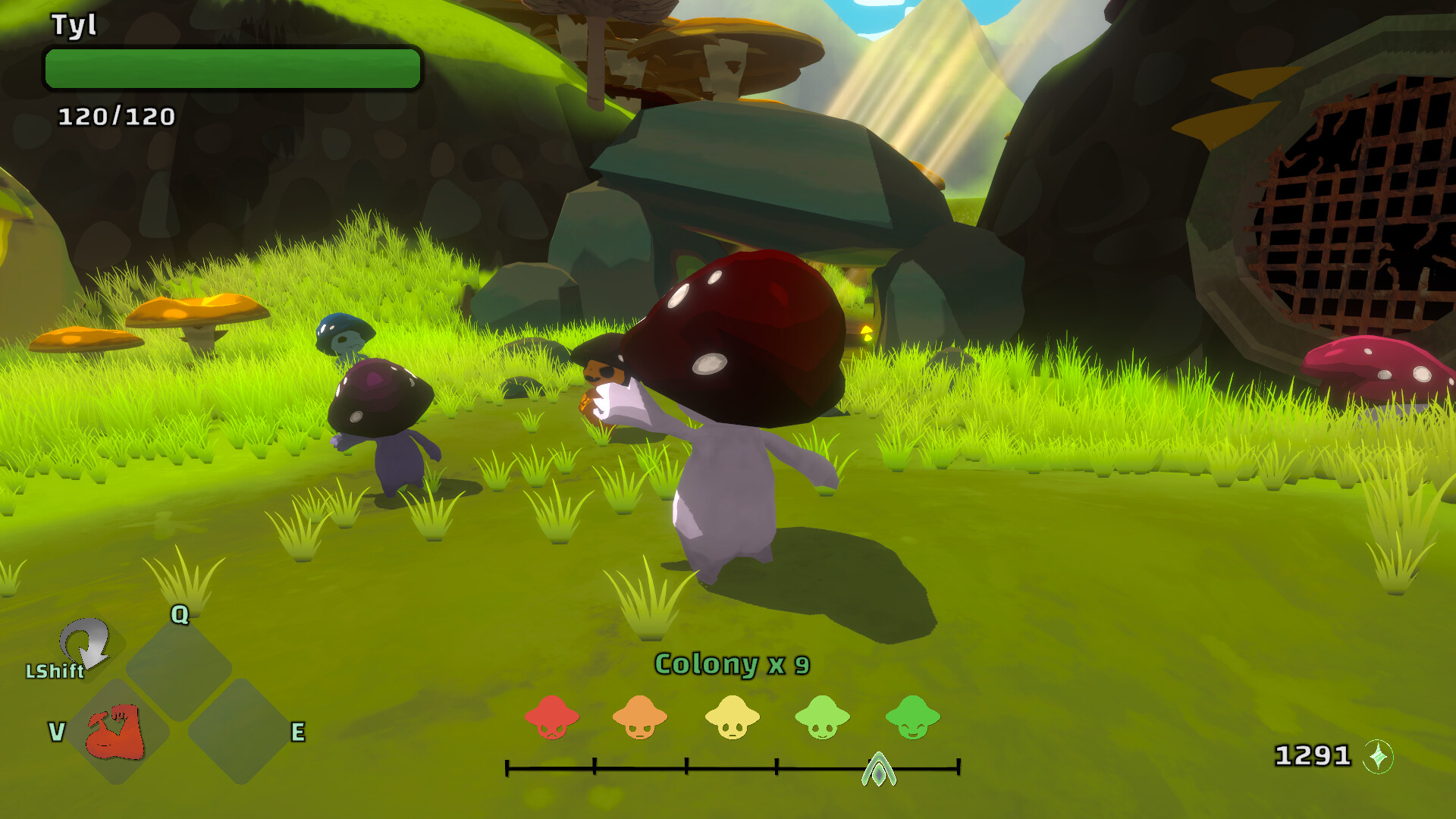1456x819 pixels.
Task: Click the 120/120 health text
Action: point(118,118)
